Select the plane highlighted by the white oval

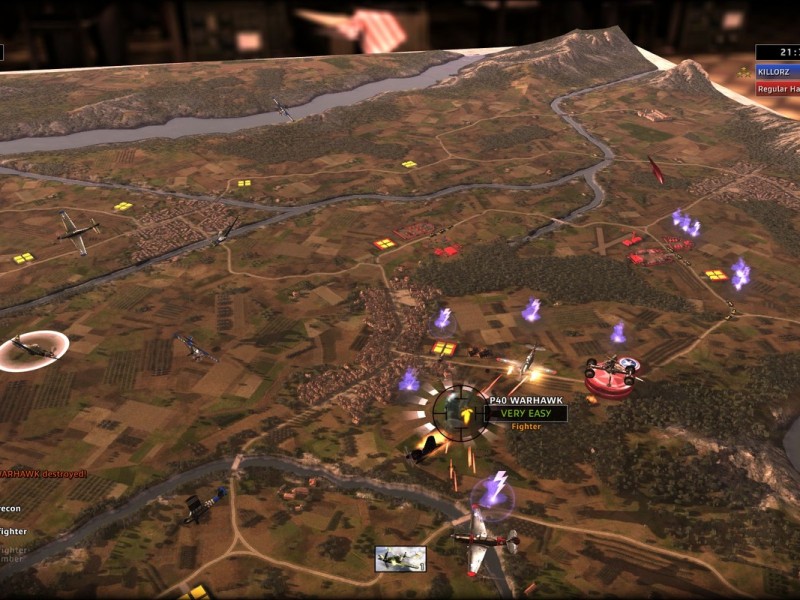33,349
